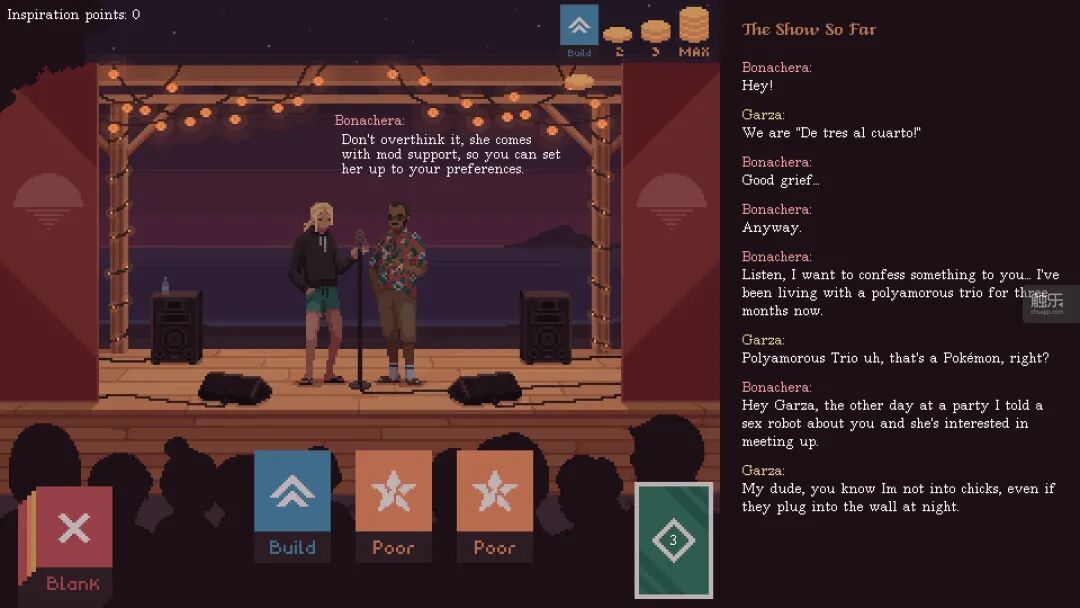The height and width of the screenshot is (608, 1080).
Task: Select the MAX pancake stack icon
Action: pyautogui.click(x=693, y=30)
